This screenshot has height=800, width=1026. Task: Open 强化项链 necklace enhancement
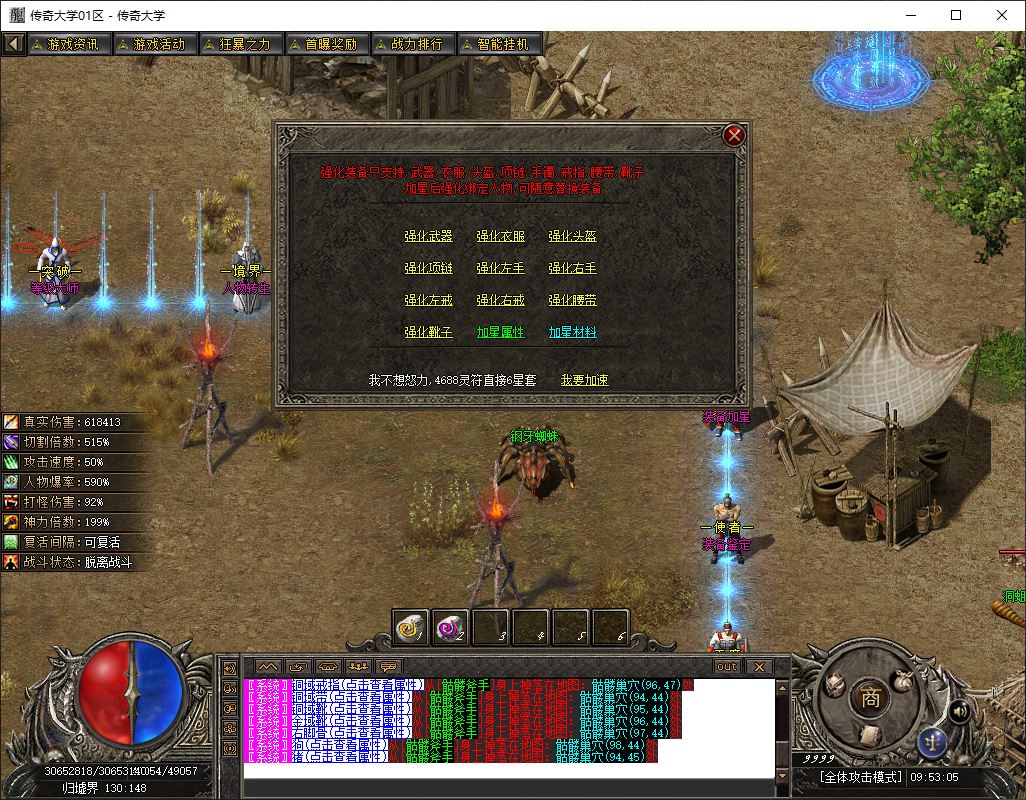428,269
